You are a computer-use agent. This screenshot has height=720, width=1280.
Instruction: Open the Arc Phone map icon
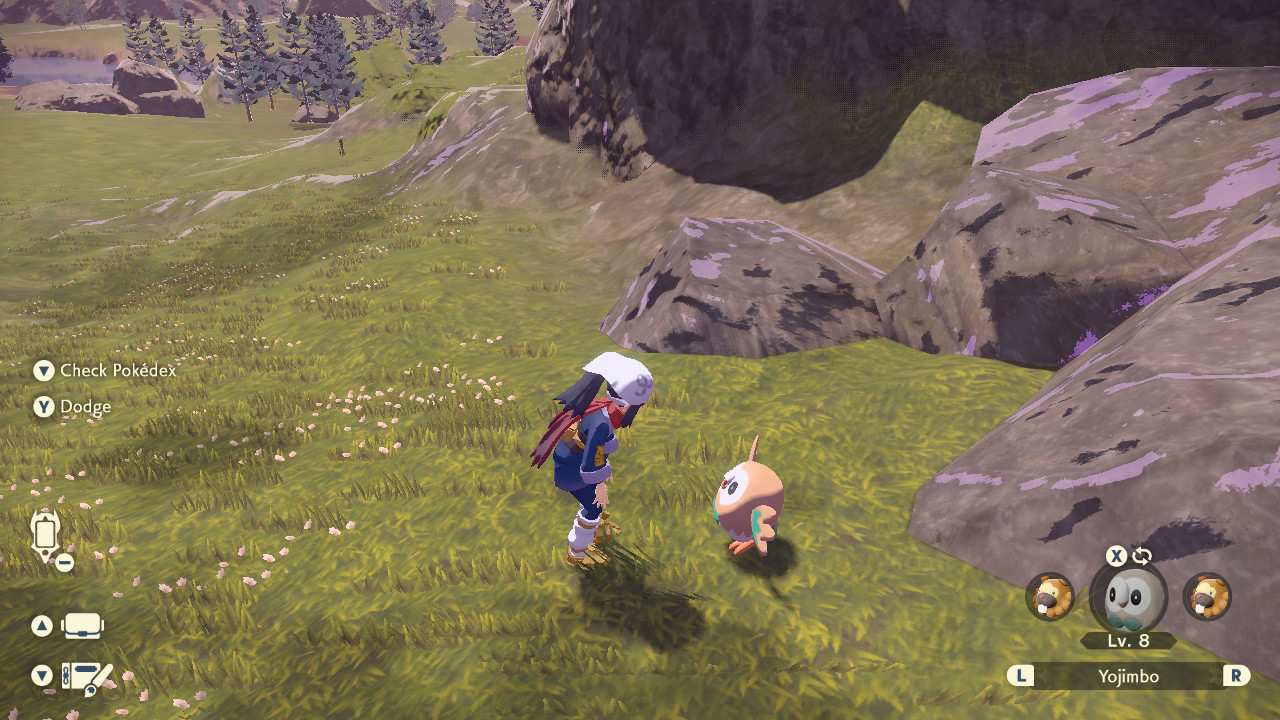(45, 533)
